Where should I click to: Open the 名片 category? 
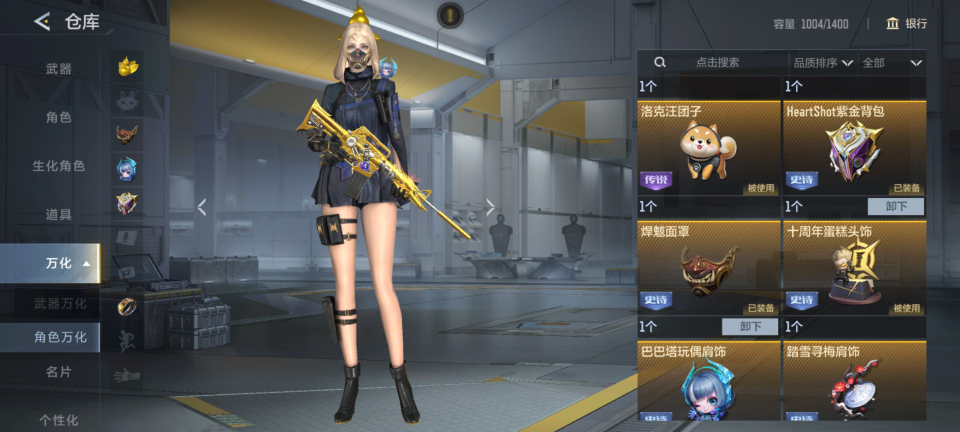pos(58,372)
